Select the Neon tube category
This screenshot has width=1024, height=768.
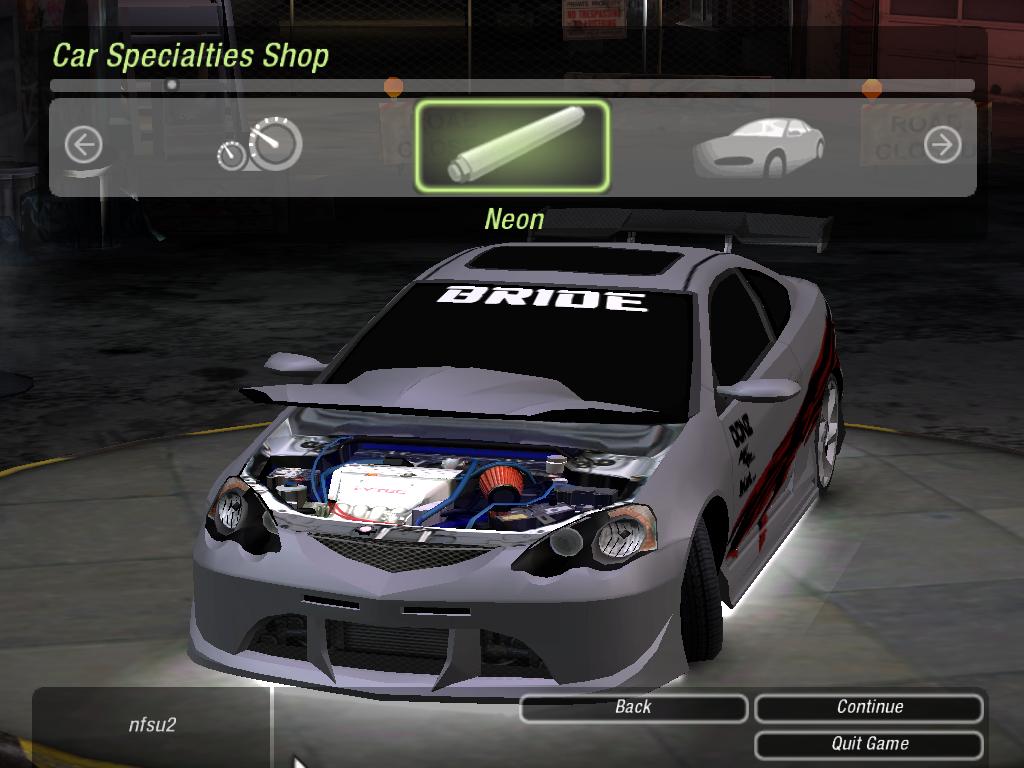[512, 146]
